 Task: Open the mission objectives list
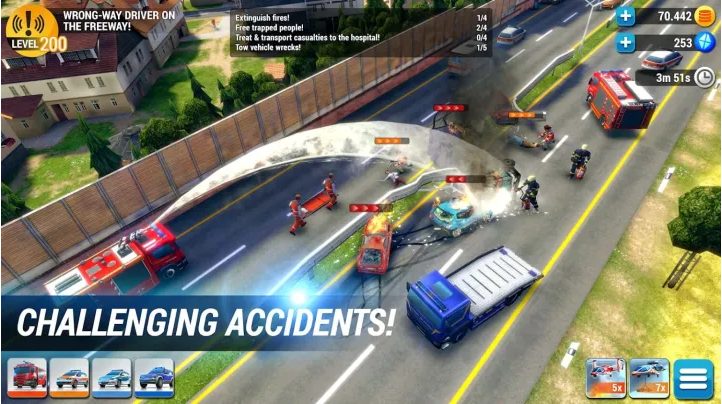(358, 32)
